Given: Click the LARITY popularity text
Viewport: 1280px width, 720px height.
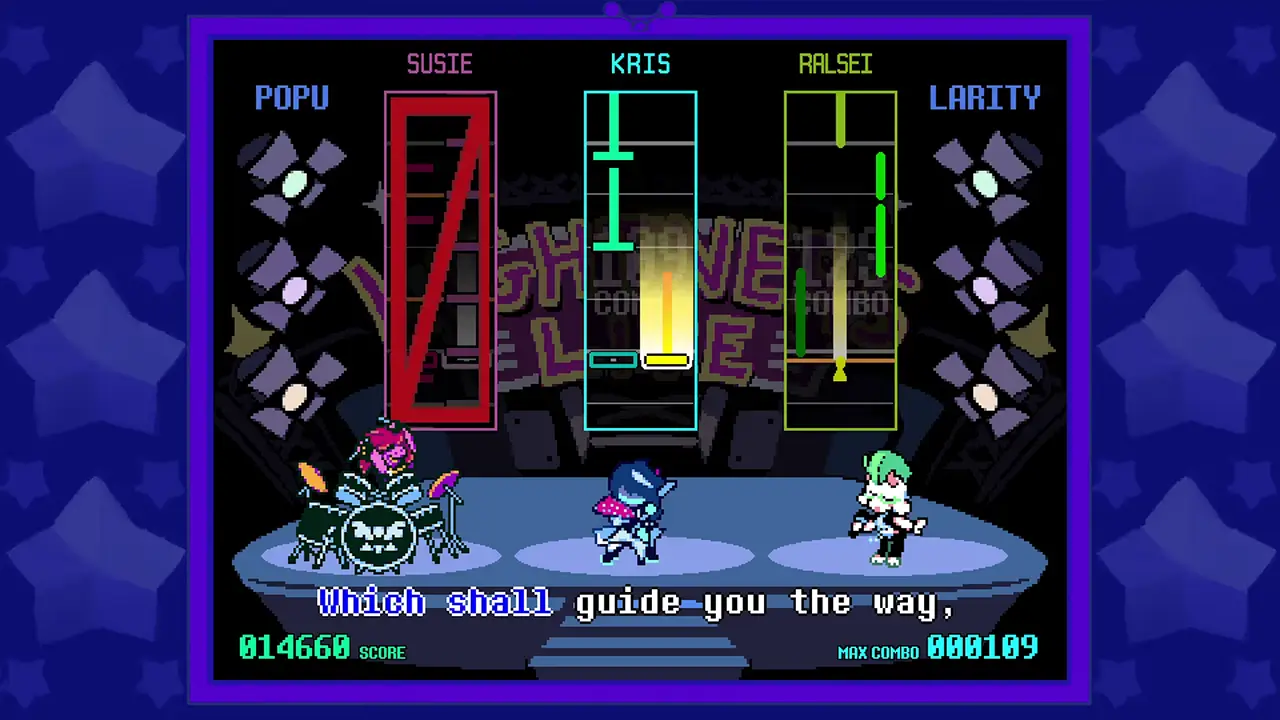Looking at the screenshot, I should pyautogui.click(x=984, y=97).
